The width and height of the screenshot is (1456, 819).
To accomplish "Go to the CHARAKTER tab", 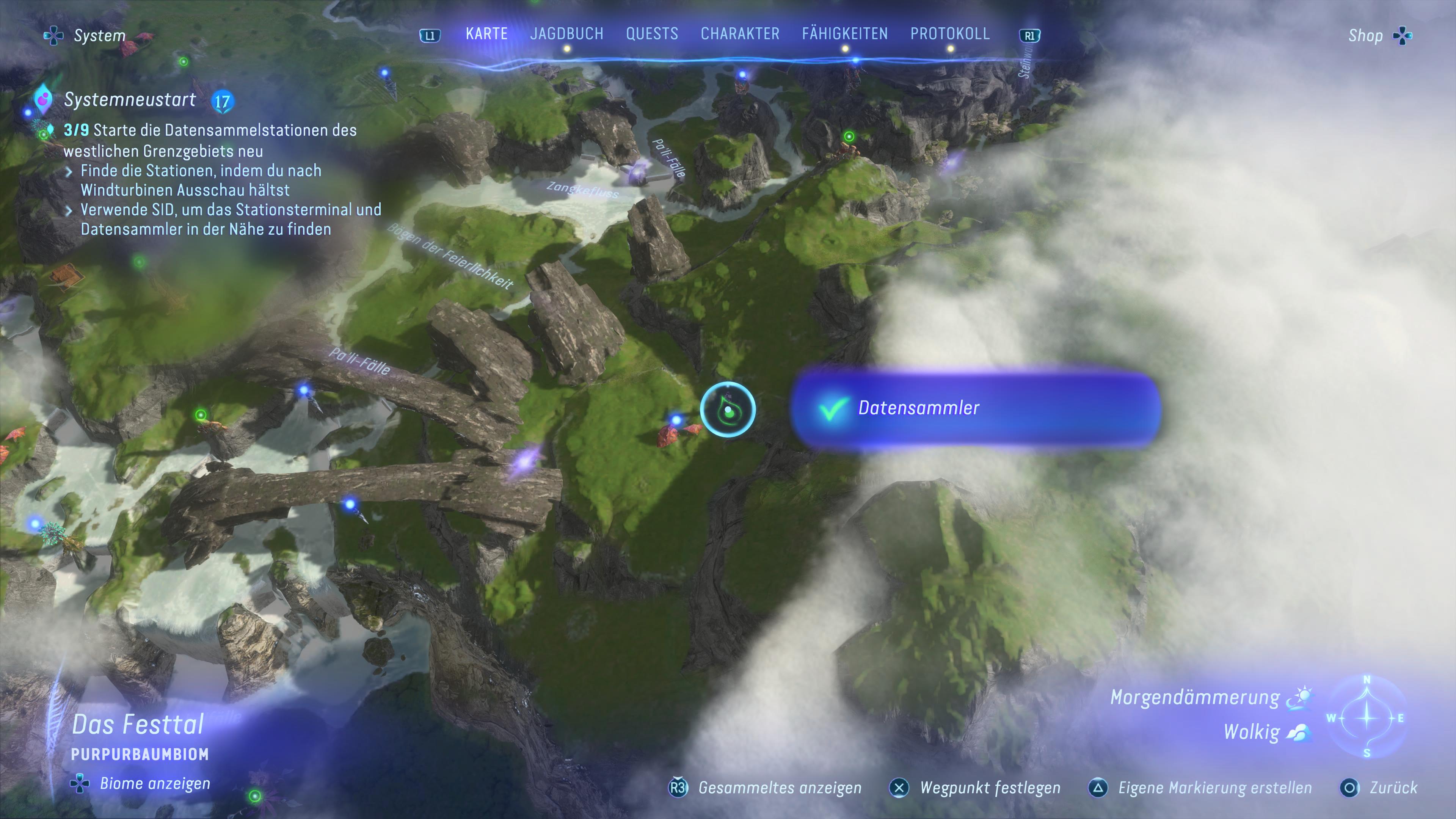I will pos(740,34).
